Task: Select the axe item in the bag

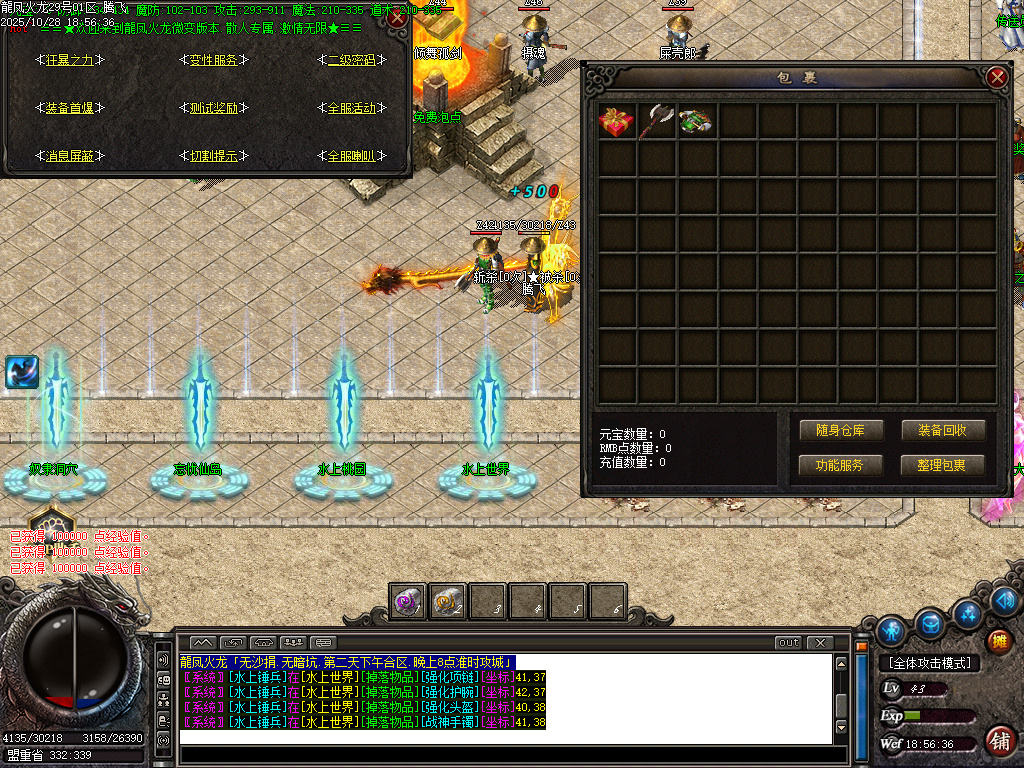Action: [x=657, y=122]
